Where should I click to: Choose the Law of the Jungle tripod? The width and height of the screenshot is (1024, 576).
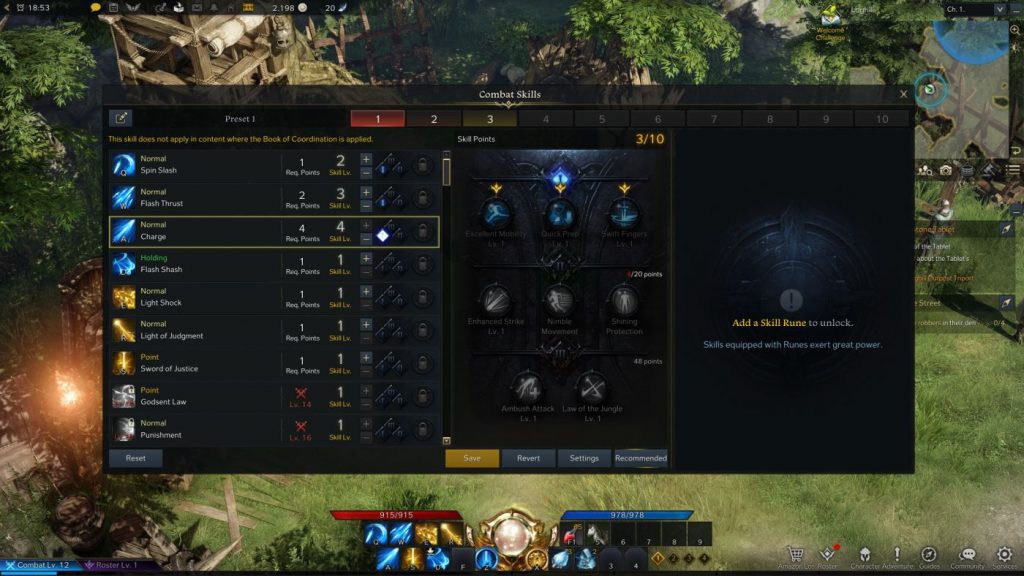(592, 387)
